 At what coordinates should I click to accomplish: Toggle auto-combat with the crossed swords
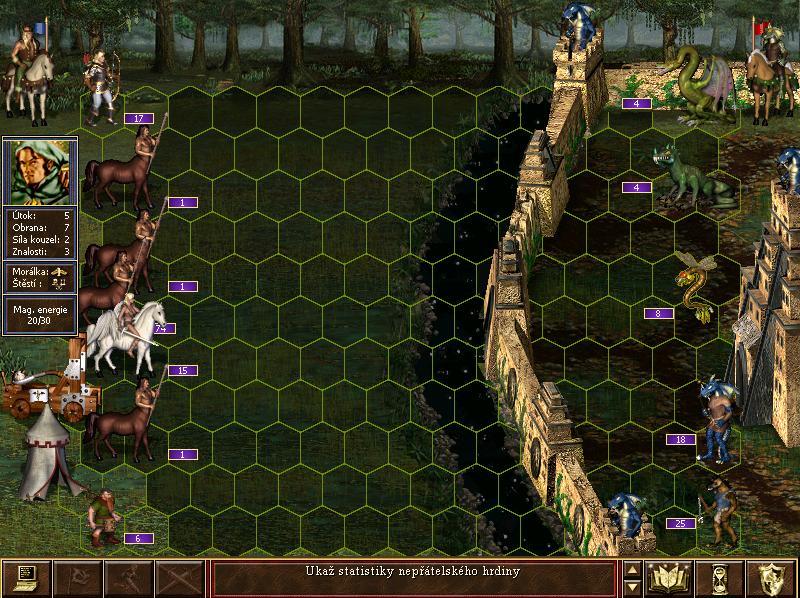pyautogui.click(x=180, y=577)
